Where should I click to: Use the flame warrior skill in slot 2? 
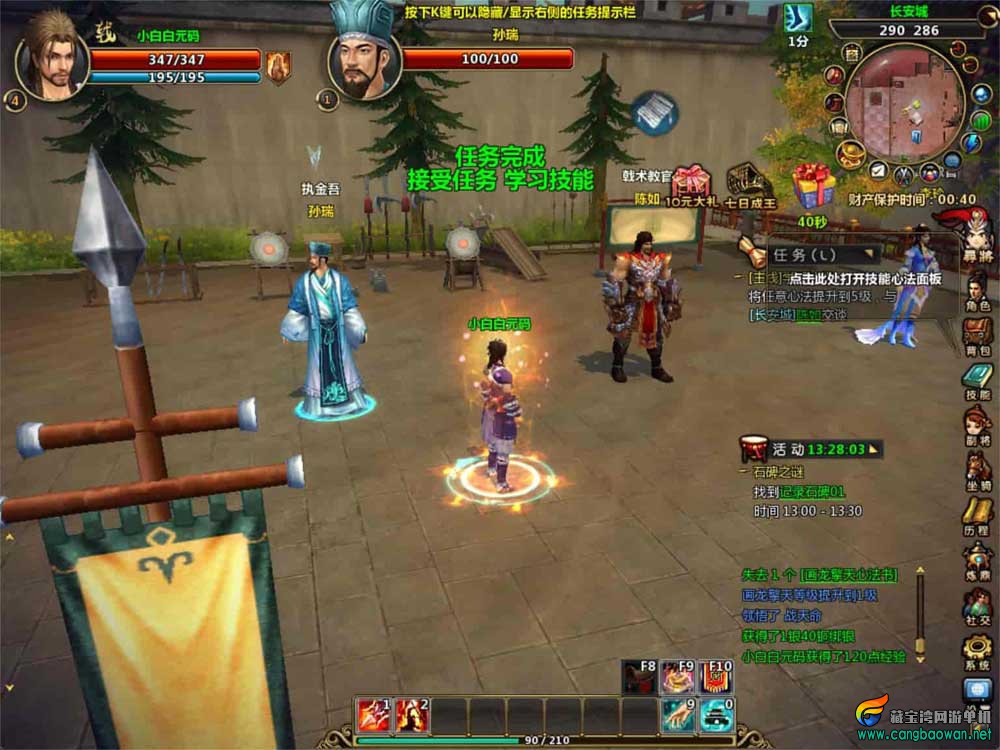411,714
